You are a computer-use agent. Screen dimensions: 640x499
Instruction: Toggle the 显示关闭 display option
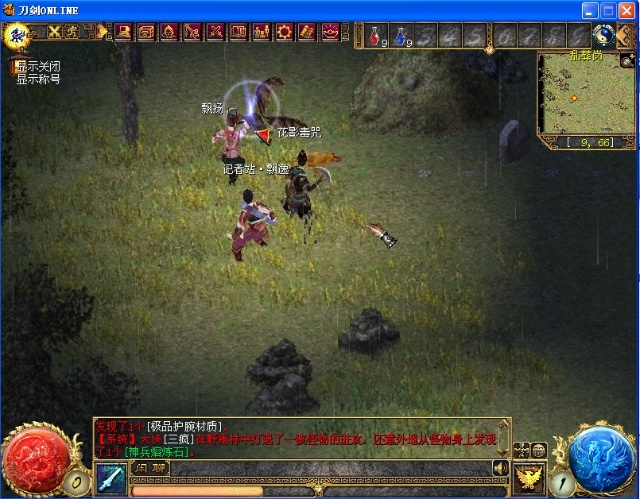click(x=38, y=66)
